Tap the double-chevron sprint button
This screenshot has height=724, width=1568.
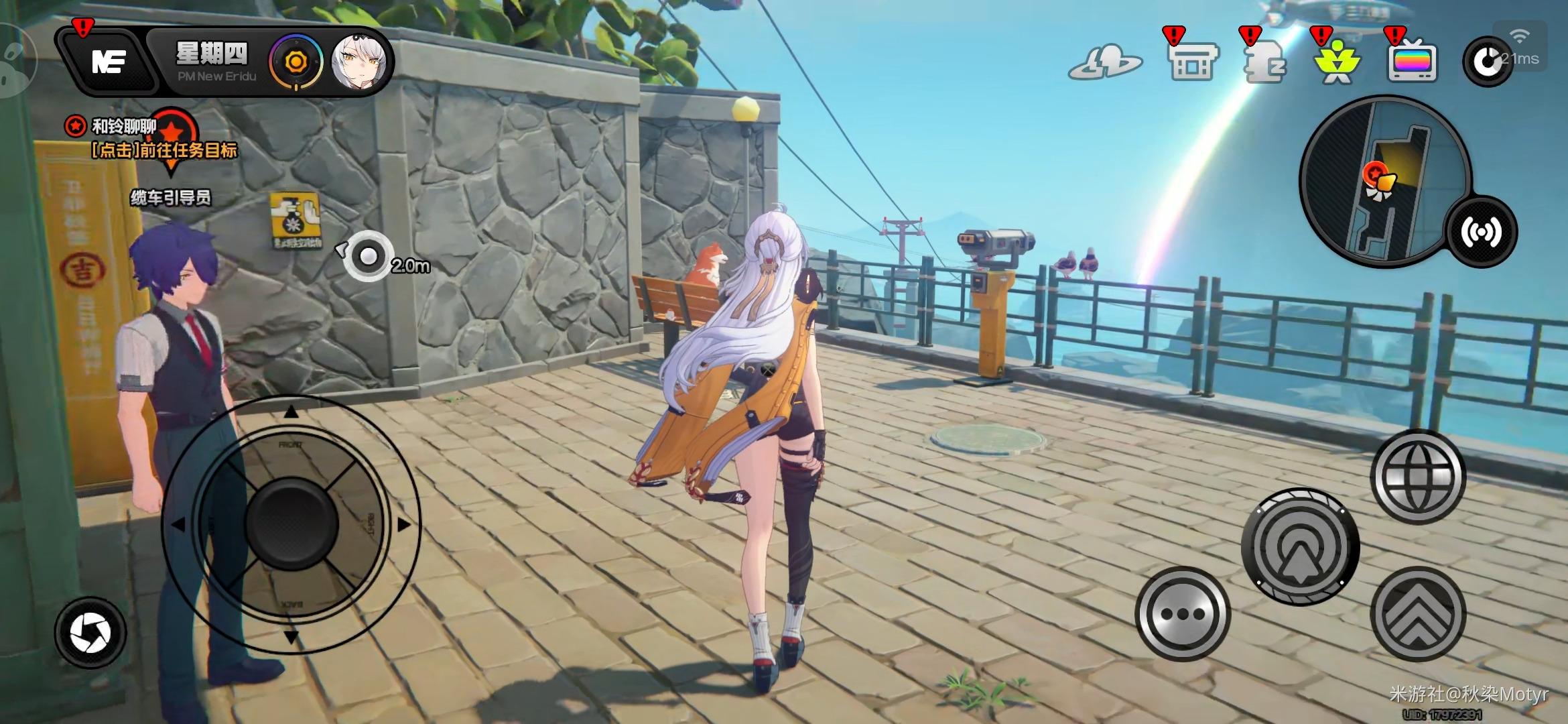[1418, 614]
